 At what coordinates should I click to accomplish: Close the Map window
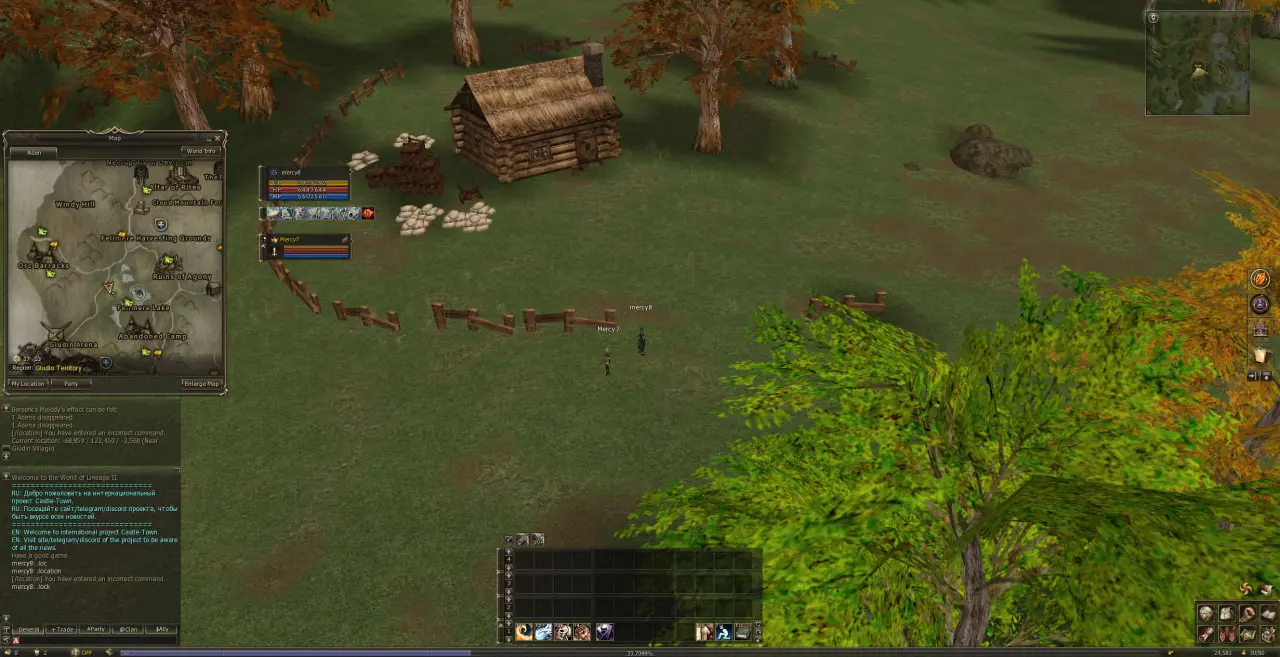pos(219,138)
